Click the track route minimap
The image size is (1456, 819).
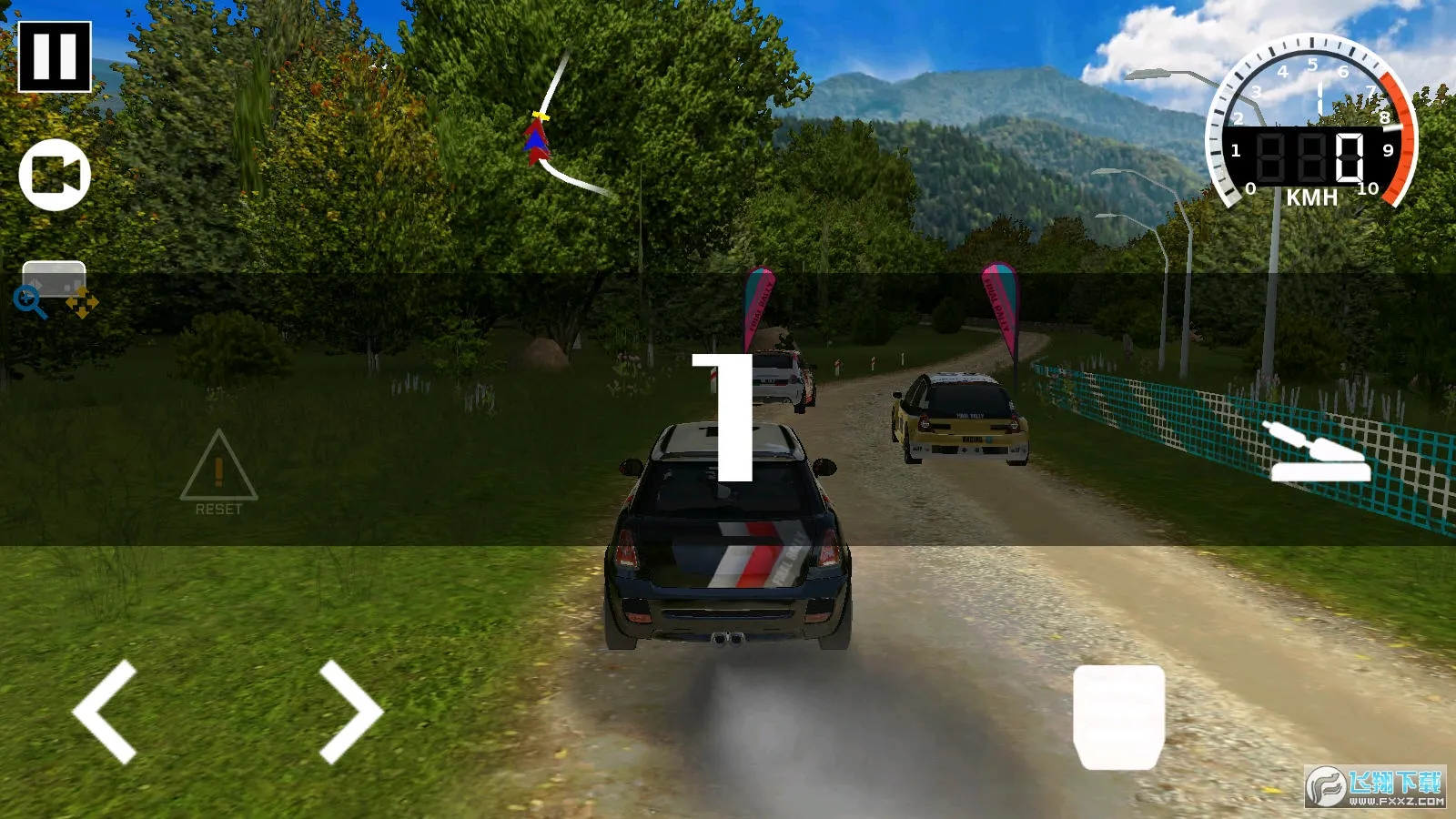click(x=557, y=136)
